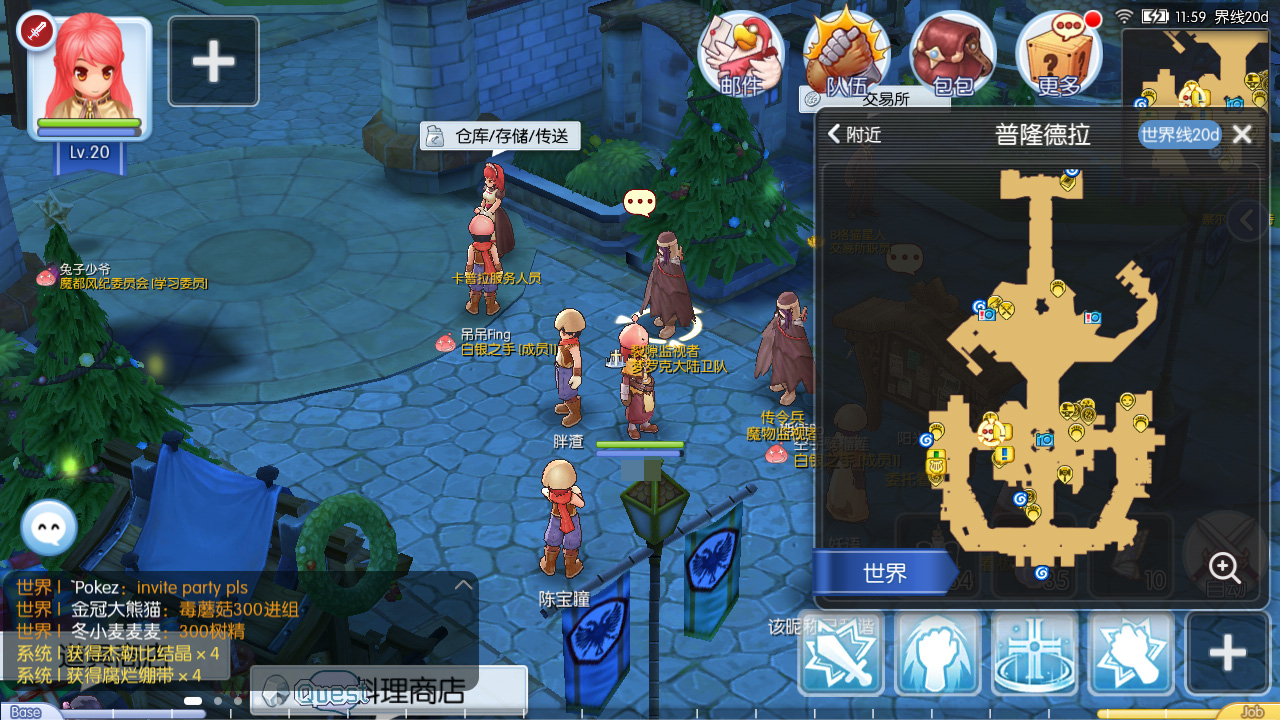Open the 世界线20d channel selector
Image resolution: width=1280 pixels, height=720 pixels.
(x=1178, y=134)
